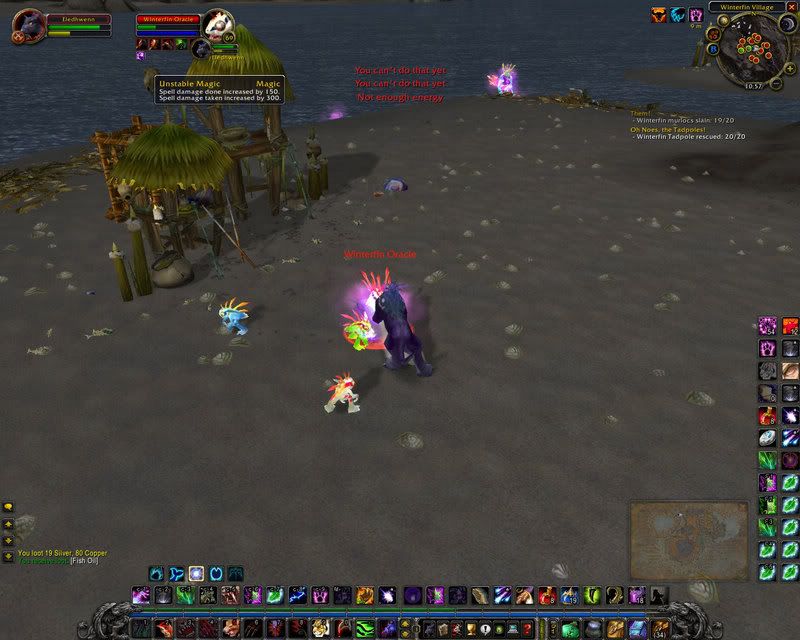This screenshot has width=800, height=640.
Task: Click the orange buff icon at top
Action: pyautogui.click(x=659, y=15)
